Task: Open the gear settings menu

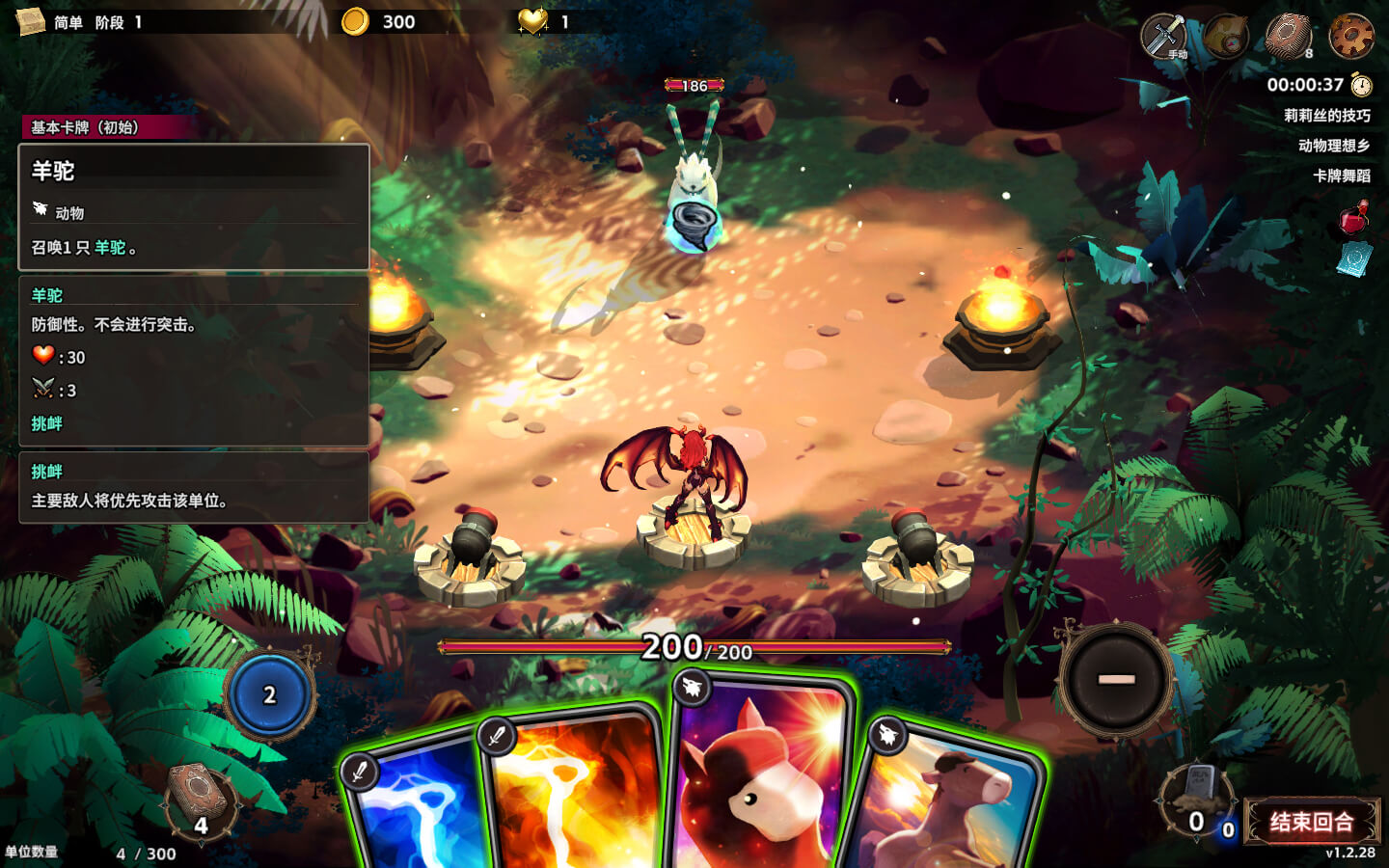Action: click(x=1350, y=37)
